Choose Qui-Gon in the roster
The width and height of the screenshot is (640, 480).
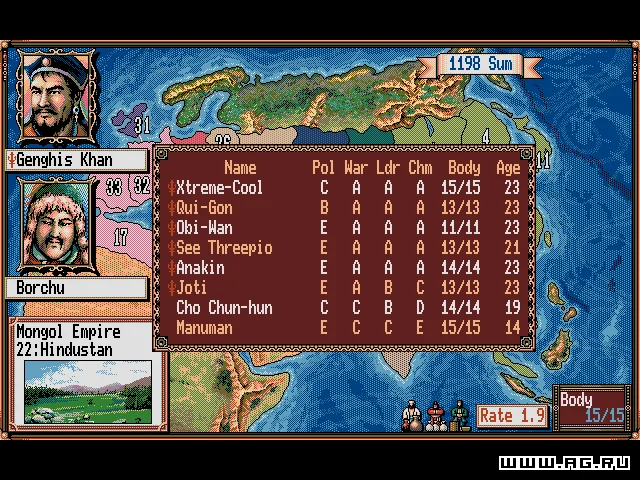tap(204, 208)
